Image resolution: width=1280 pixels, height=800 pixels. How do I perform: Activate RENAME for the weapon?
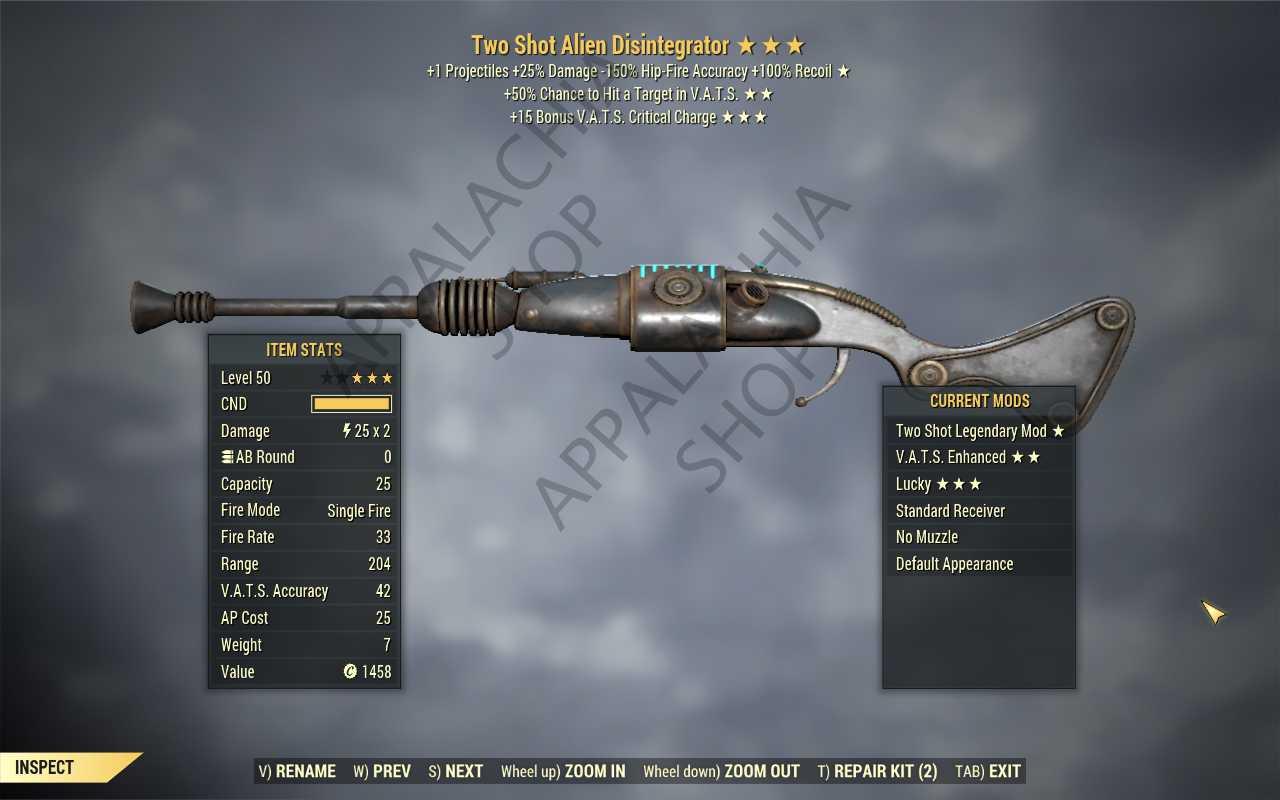(298, 771)
